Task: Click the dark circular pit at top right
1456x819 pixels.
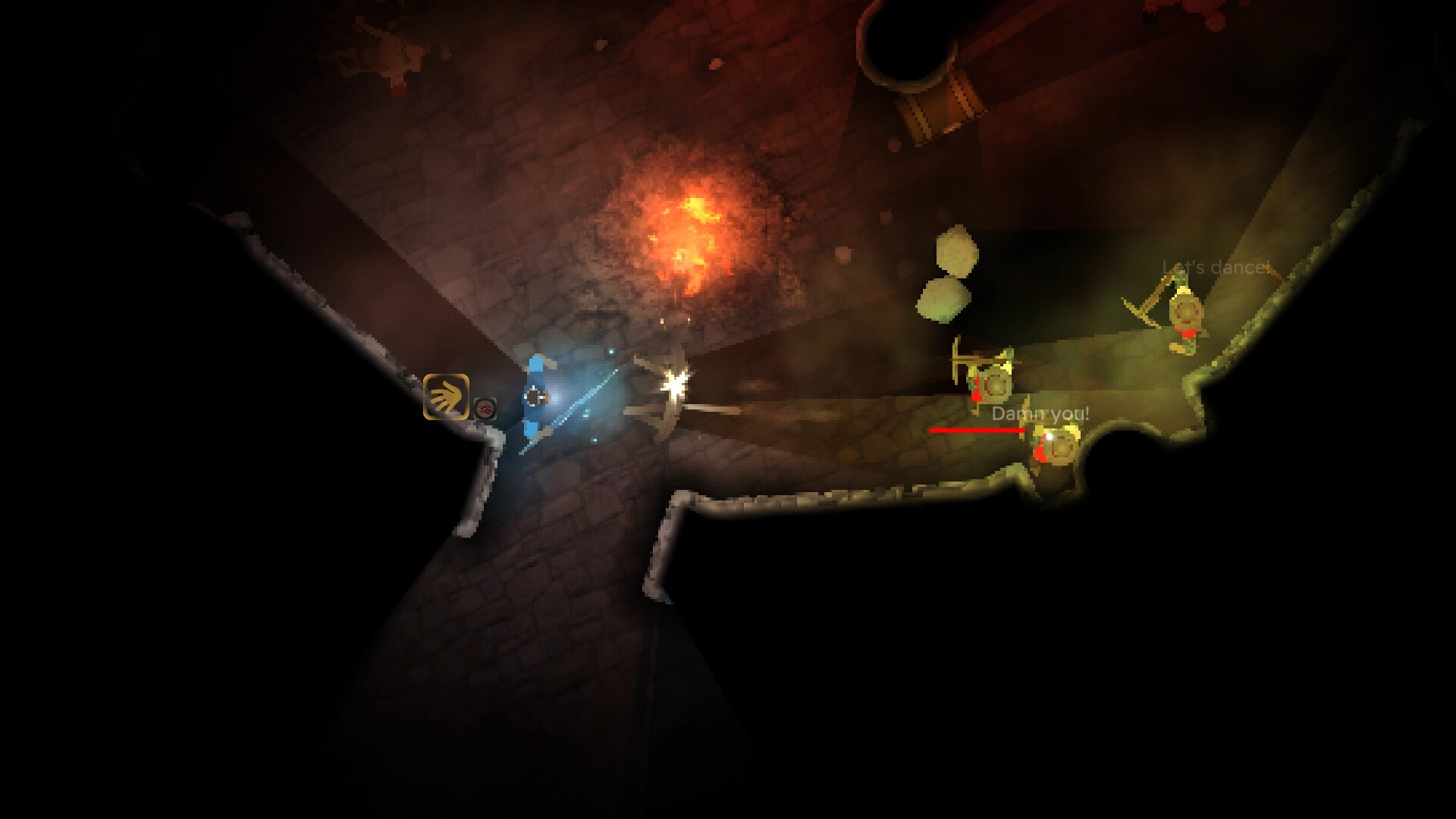Action: pyautogui.click(x=906, y=42)
